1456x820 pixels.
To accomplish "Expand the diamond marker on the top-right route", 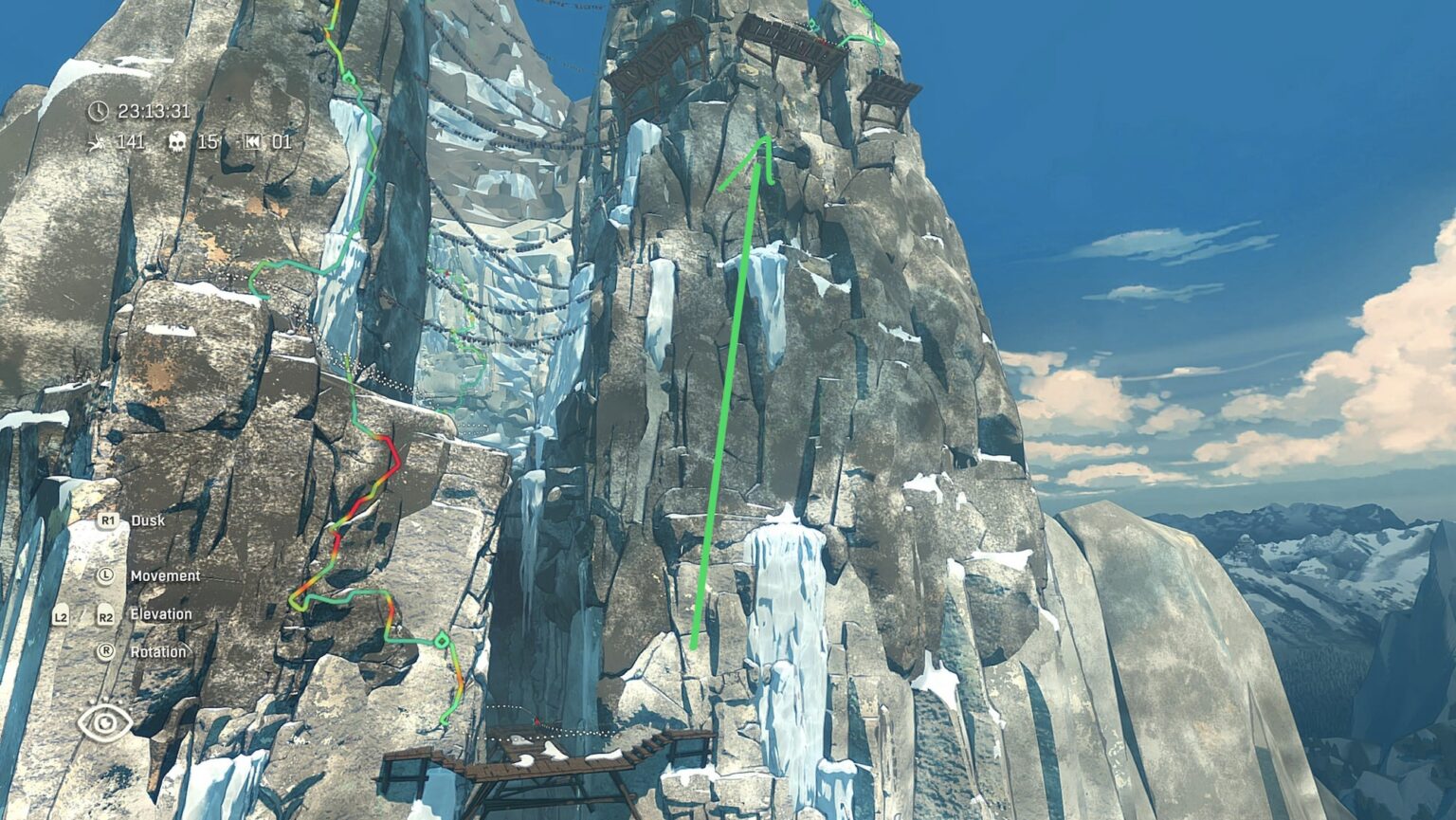I will [811, 24].
